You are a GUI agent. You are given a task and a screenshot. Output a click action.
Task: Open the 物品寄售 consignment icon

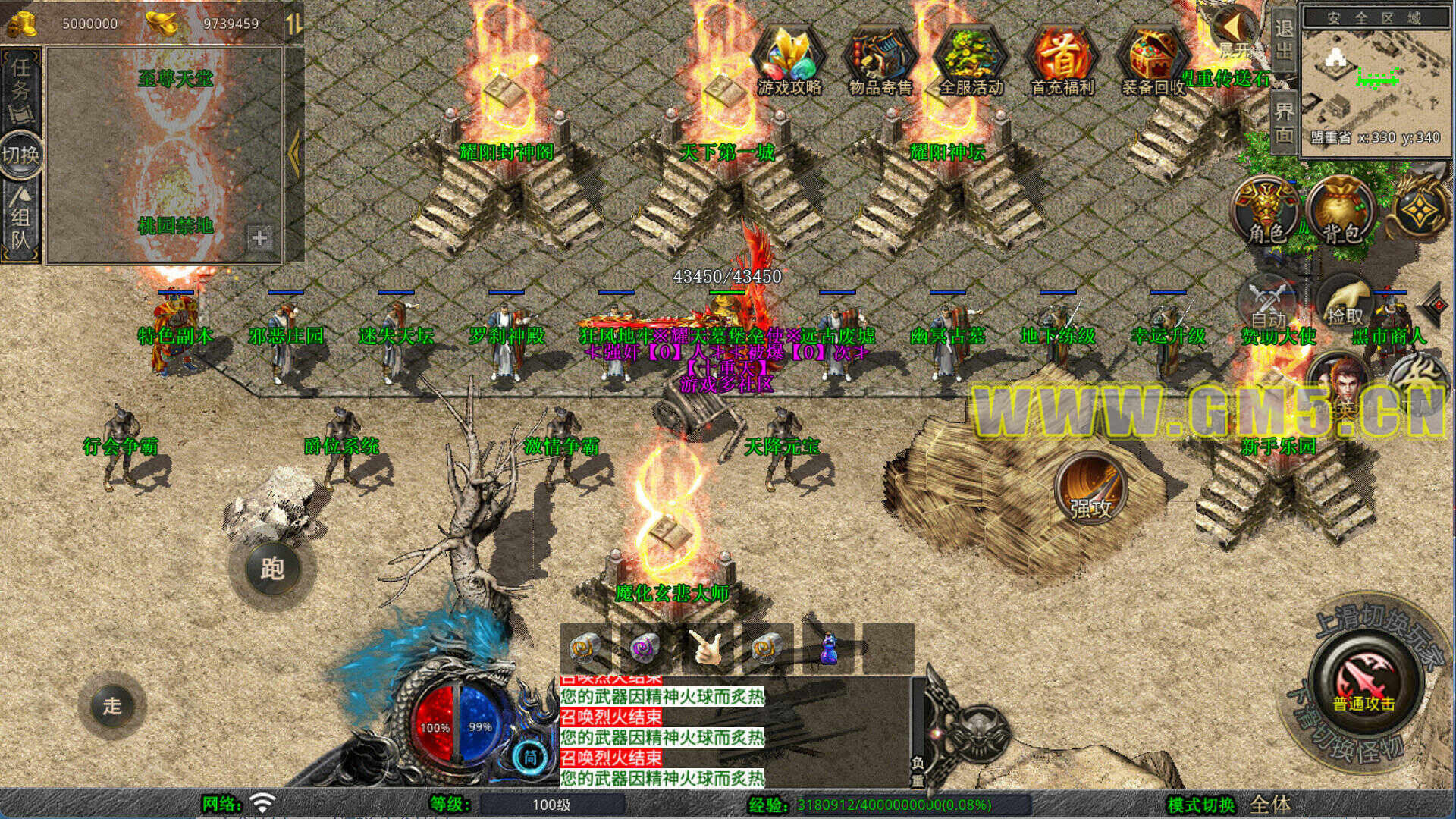pos(880,62)
